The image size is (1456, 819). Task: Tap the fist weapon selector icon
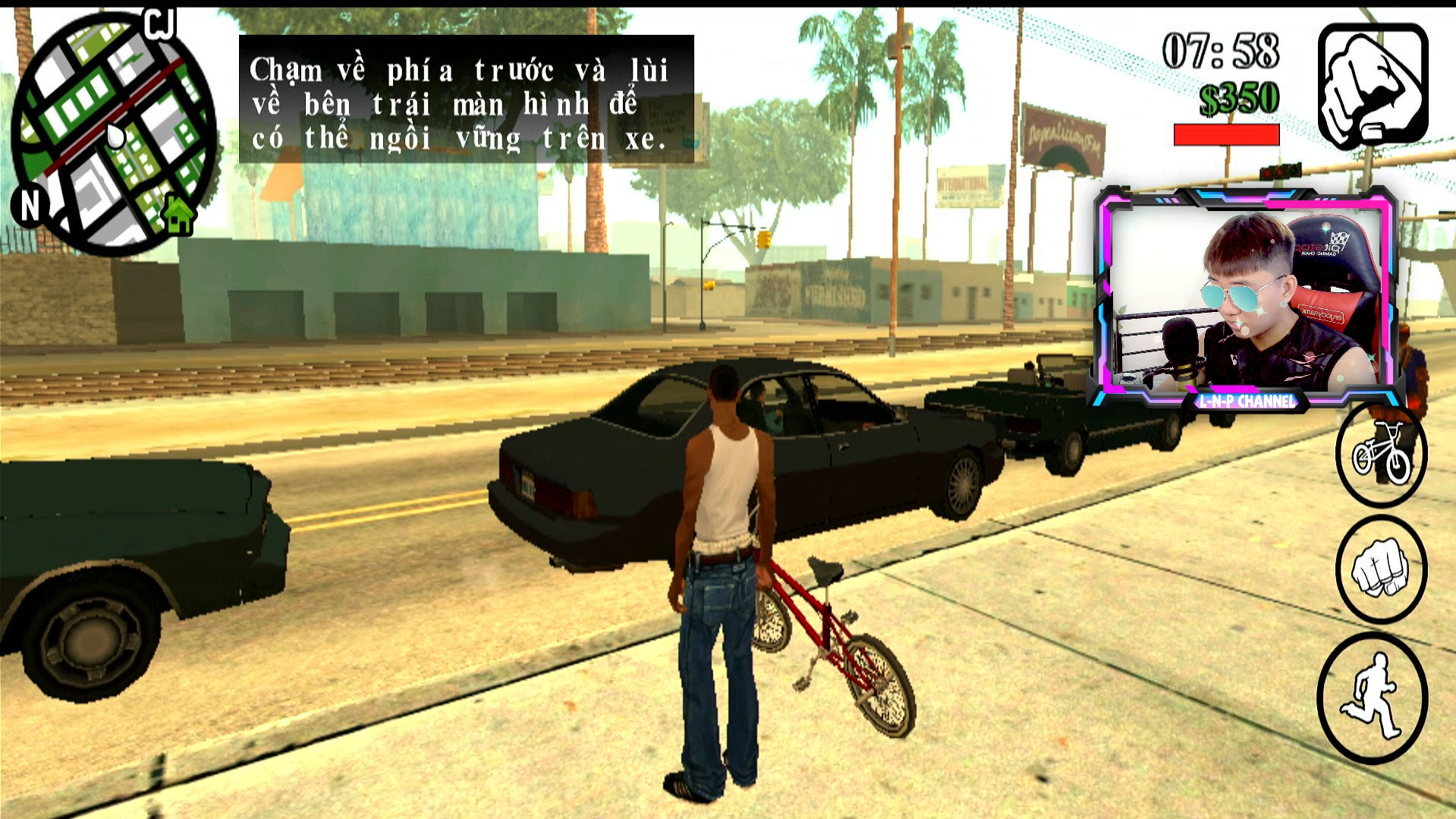[1373, 85]
